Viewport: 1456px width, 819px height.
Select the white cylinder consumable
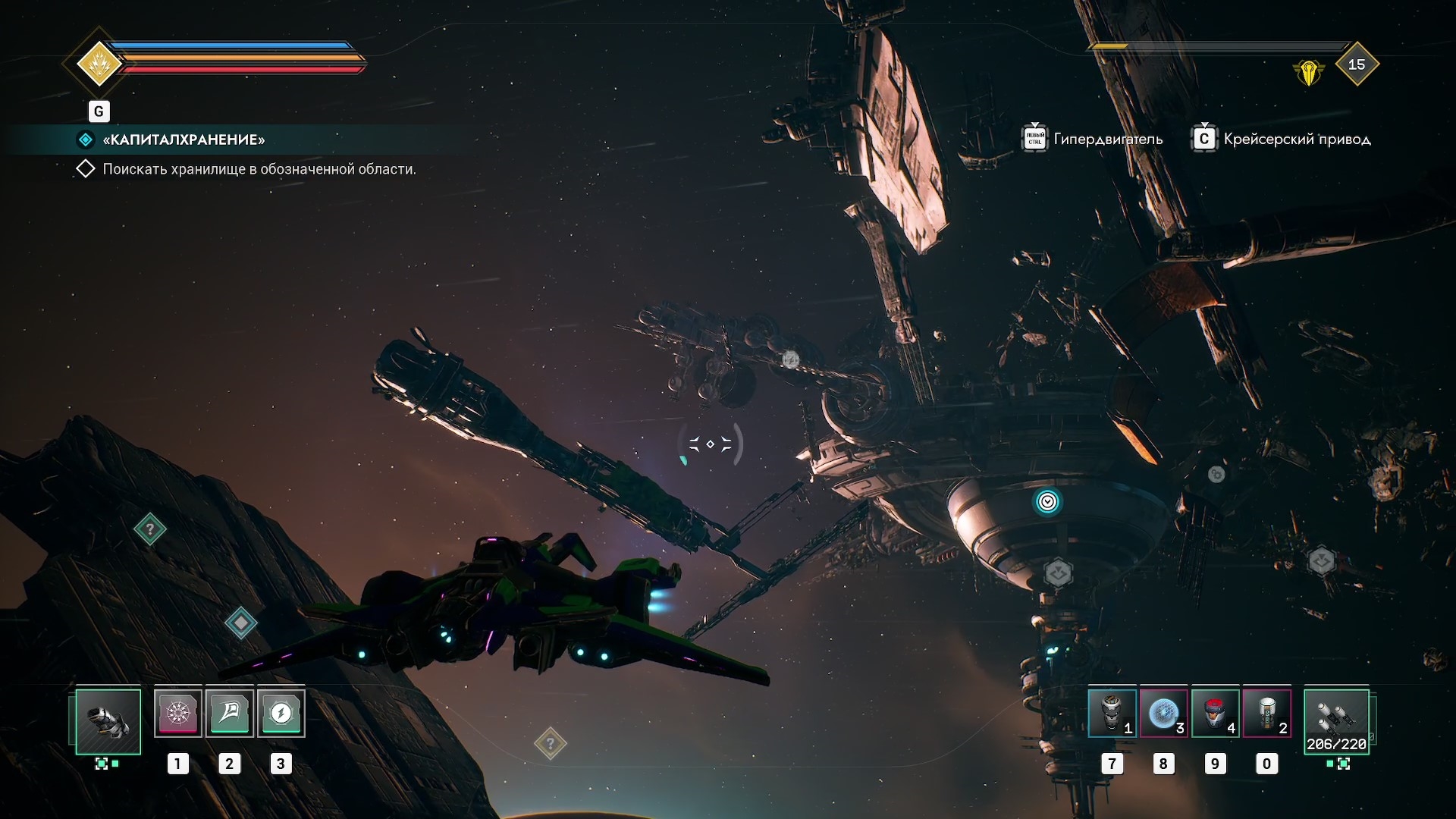pyautogui.click(x=1266, y=713)
